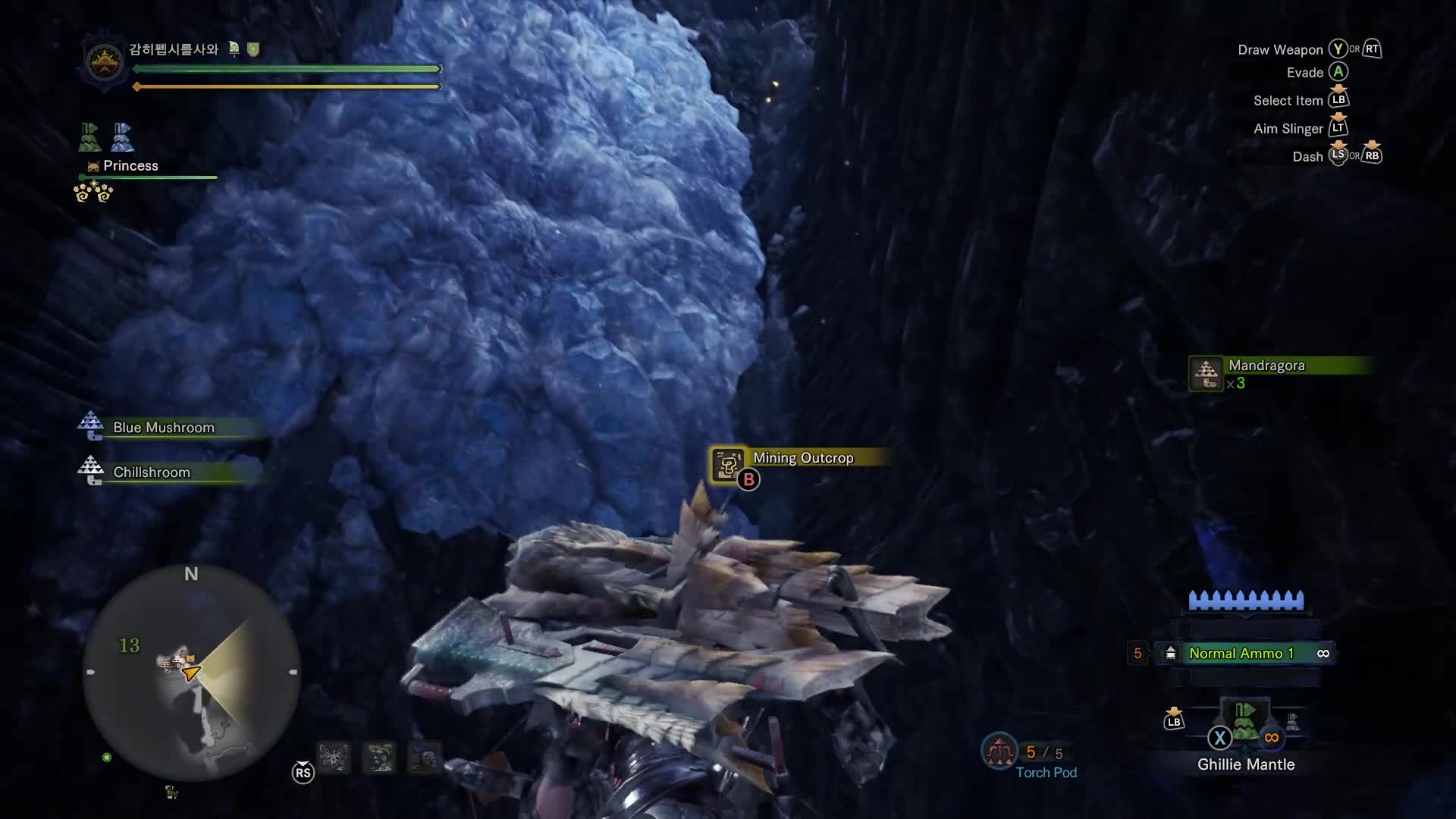Click the Mining Outcrop interaction icon
Viewport: 1456px width, 819px height.
click(727, 464)
